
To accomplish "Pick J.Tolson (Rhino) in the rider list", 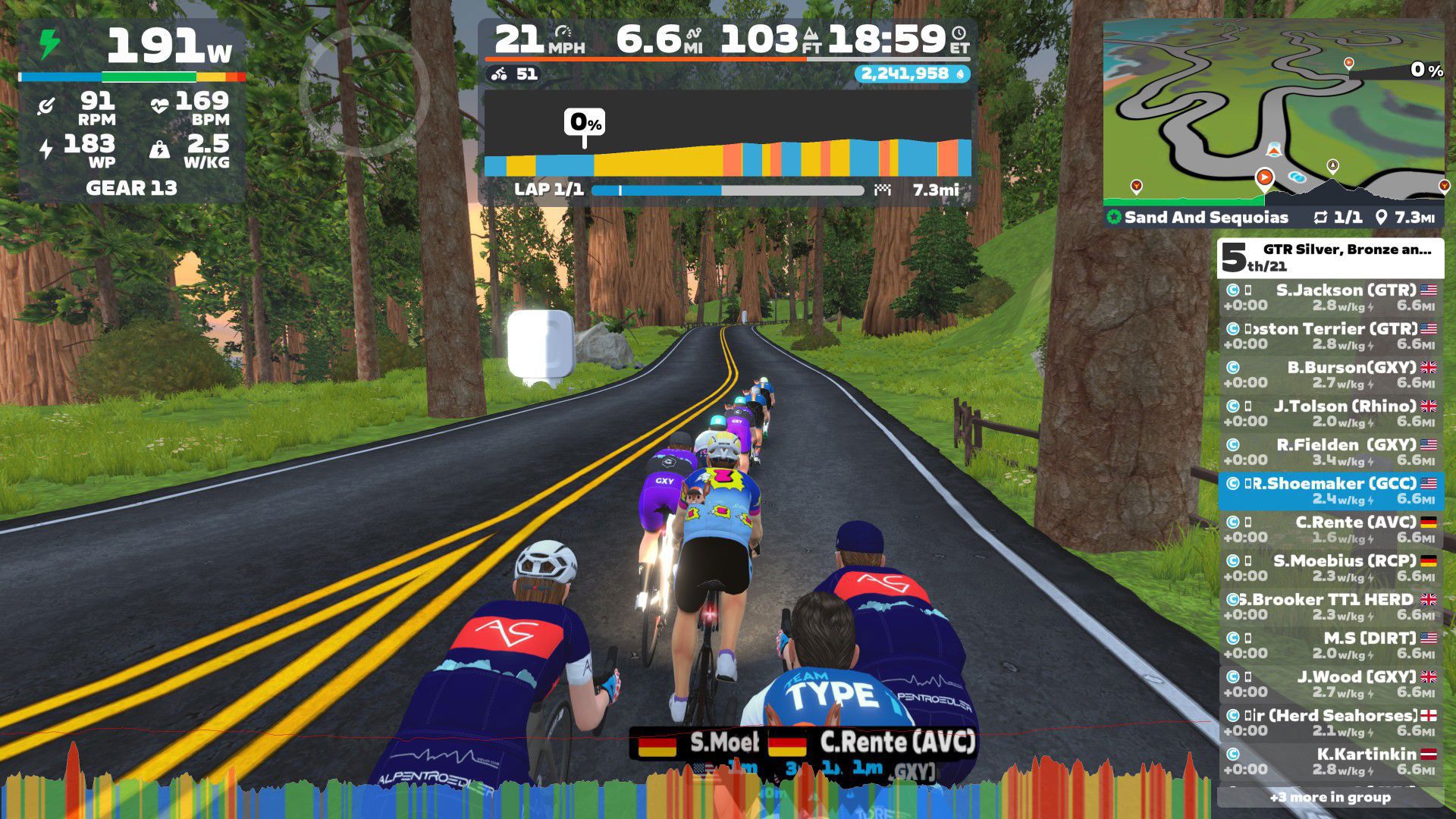I will click(1331, 413).
